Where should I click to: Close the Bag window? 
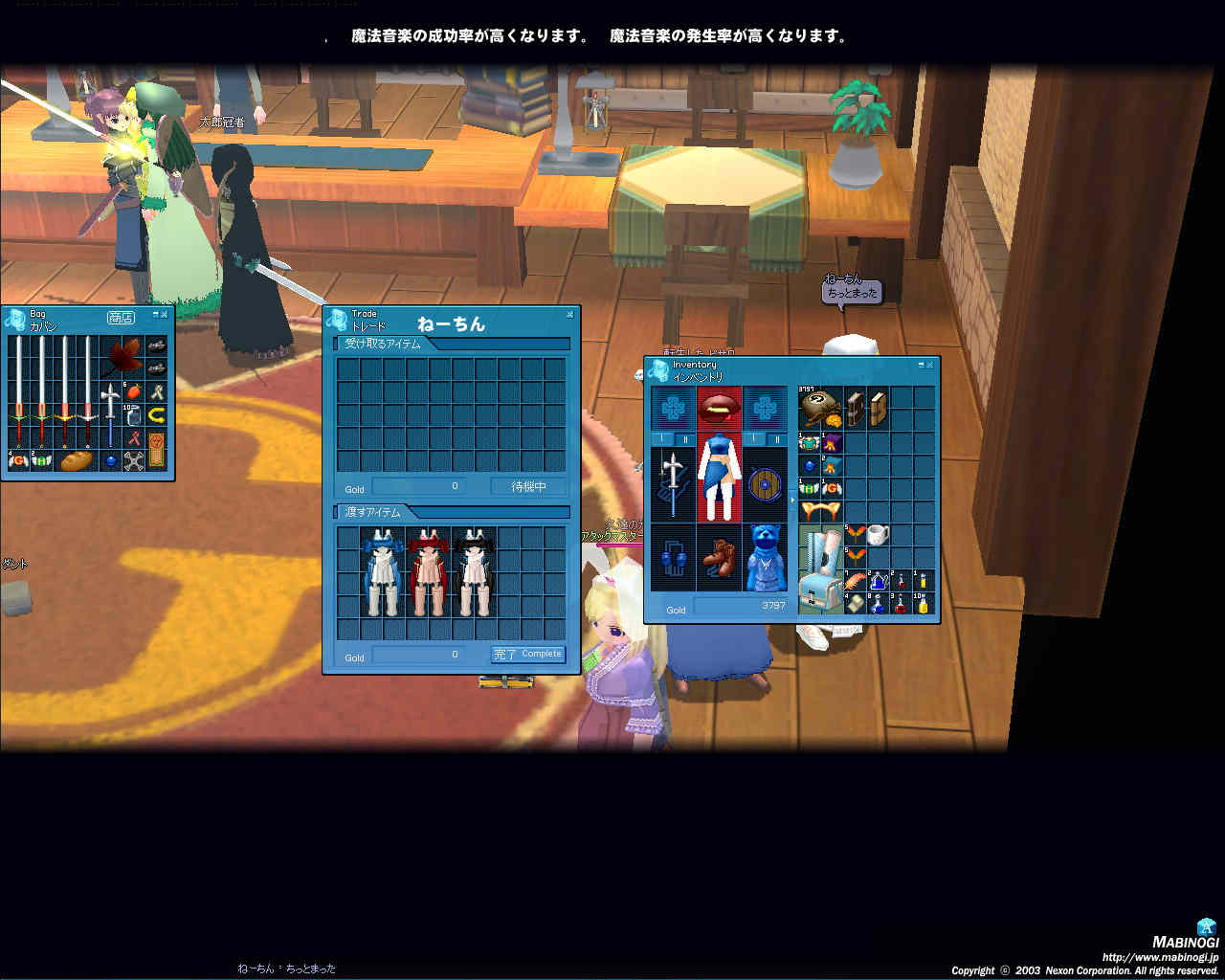click(165, 314)
